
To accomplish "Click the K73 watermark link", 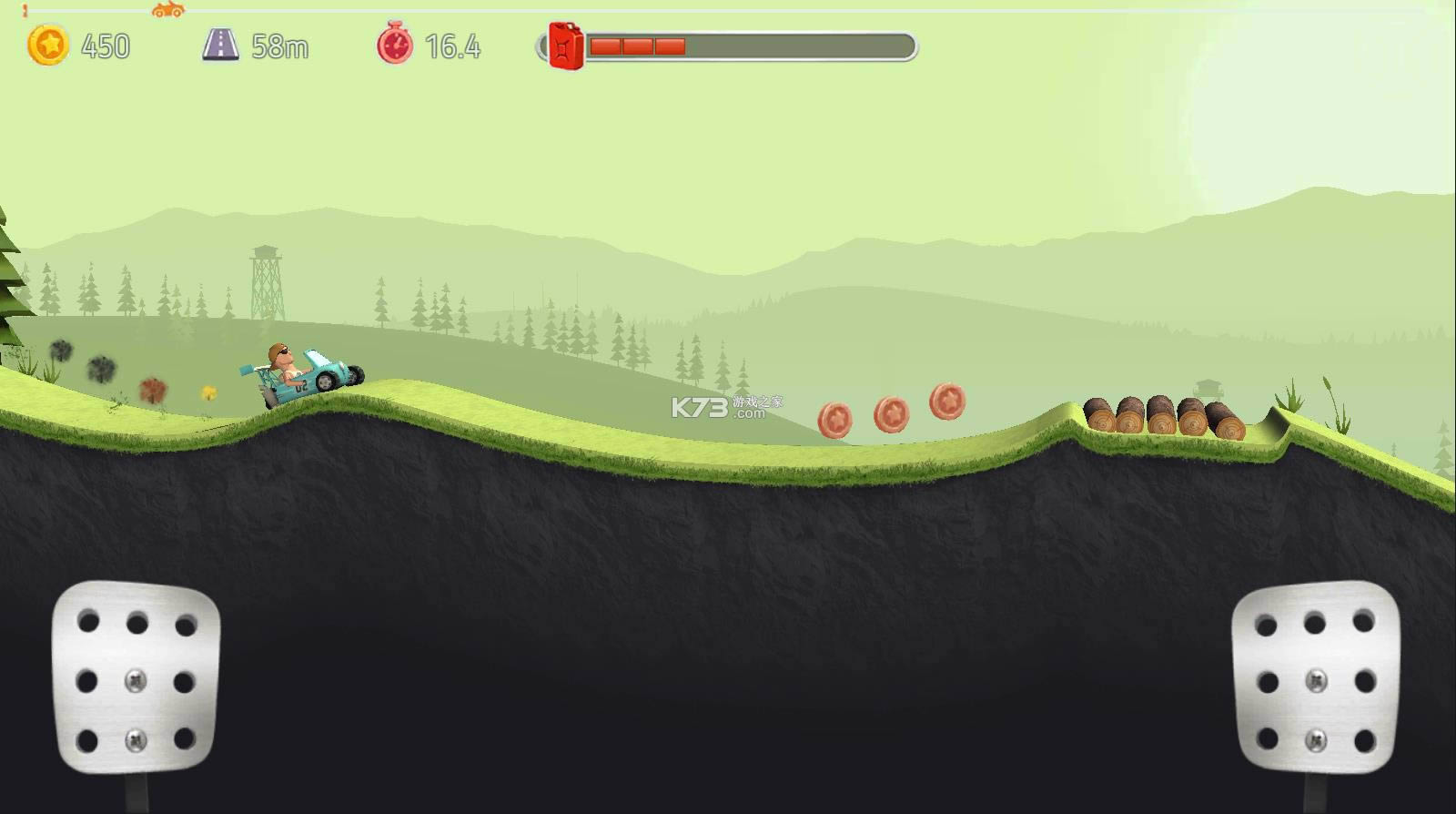I will tap(716, 406).
